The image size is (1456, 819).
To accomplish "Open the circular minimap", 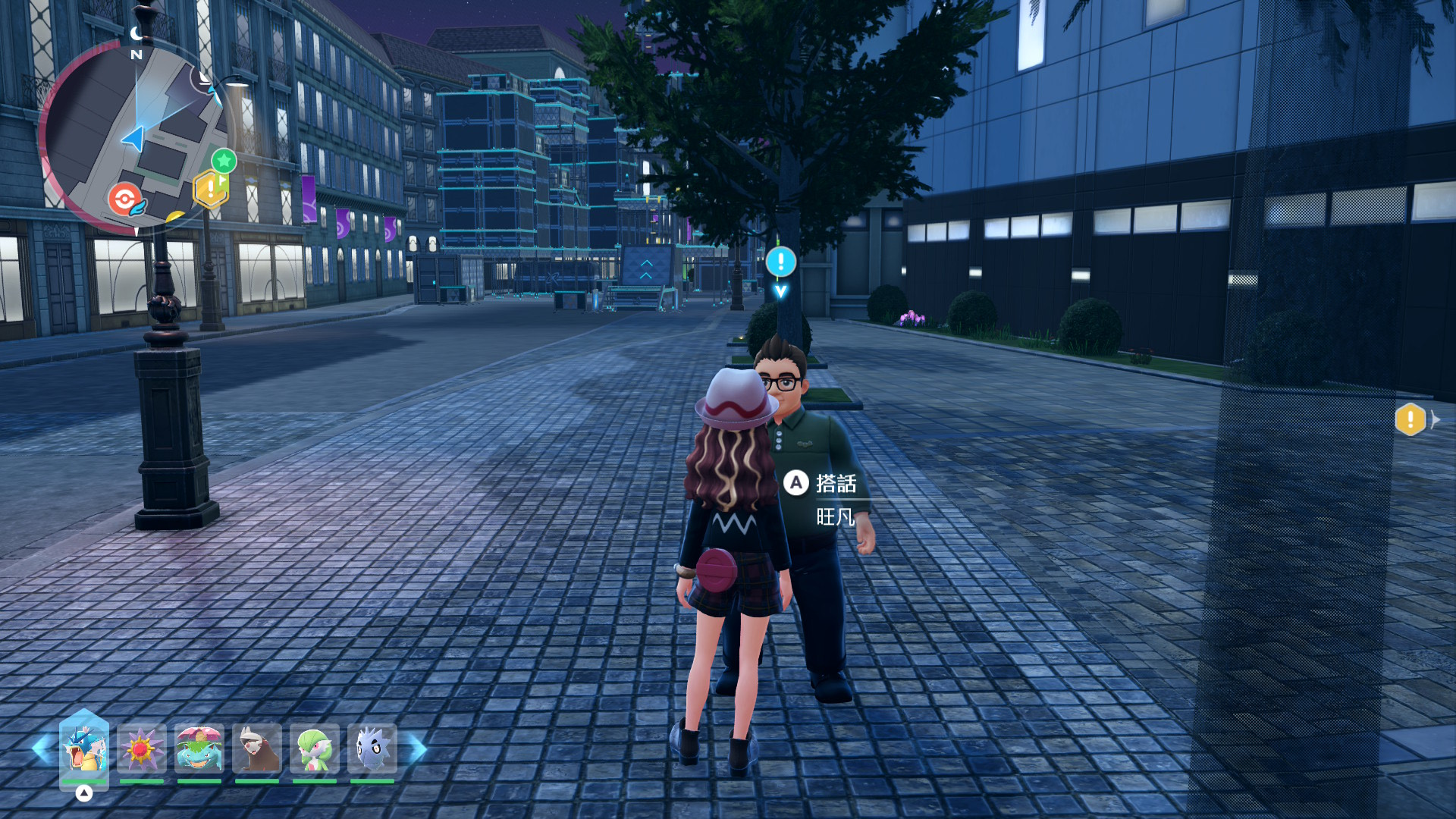I will pyautogui.click(x=135, y=136).
